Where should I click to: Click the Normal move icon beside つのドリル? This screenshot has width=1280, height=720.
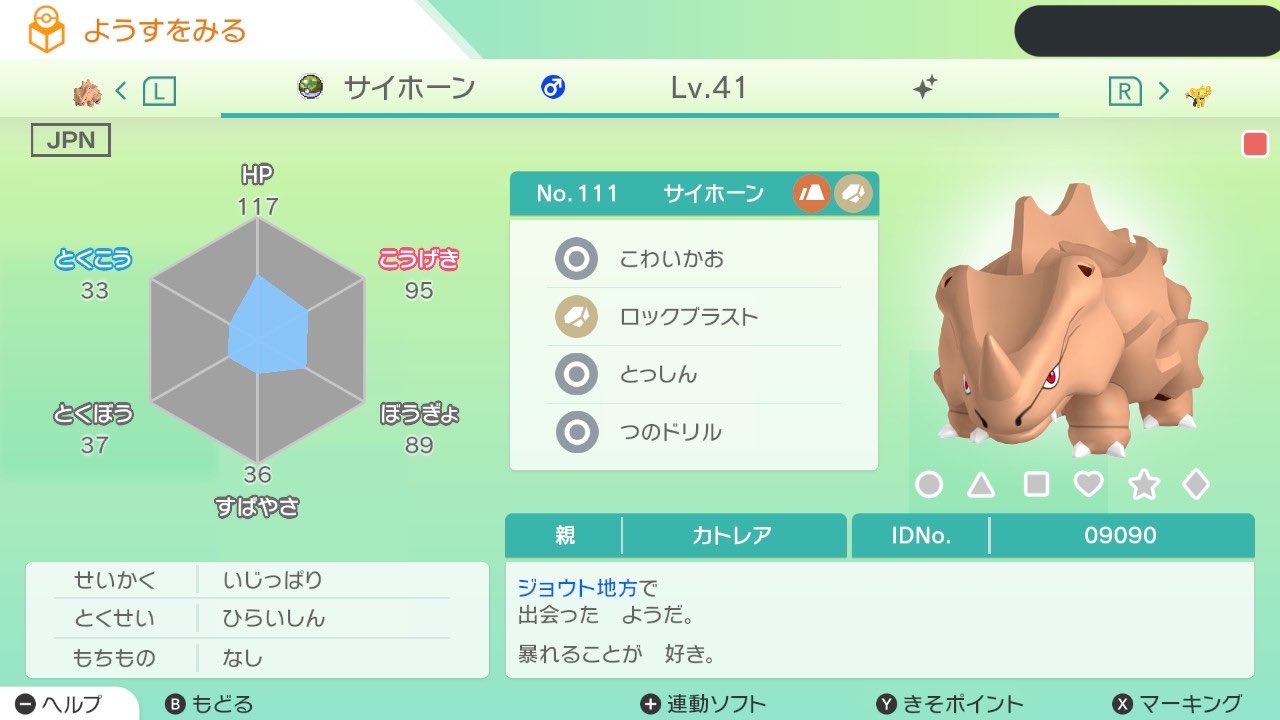576,432
